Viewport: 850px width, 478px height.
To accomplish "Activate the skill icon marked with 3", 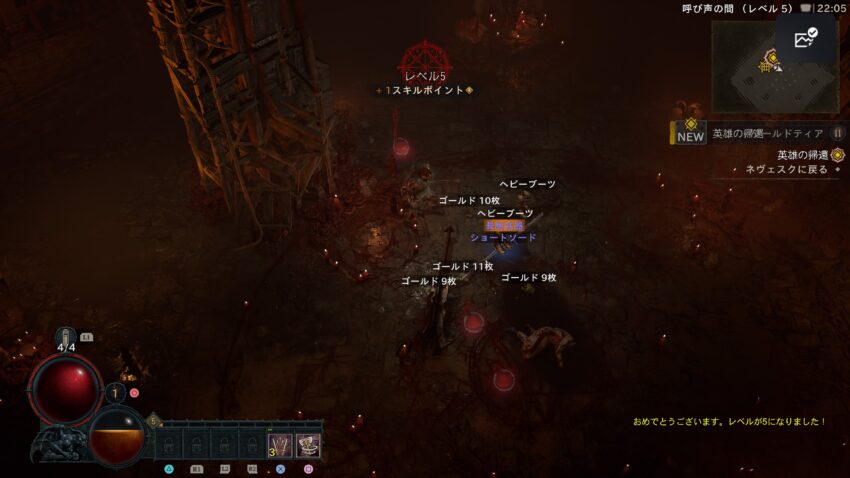I will click(x=279, y=444).
